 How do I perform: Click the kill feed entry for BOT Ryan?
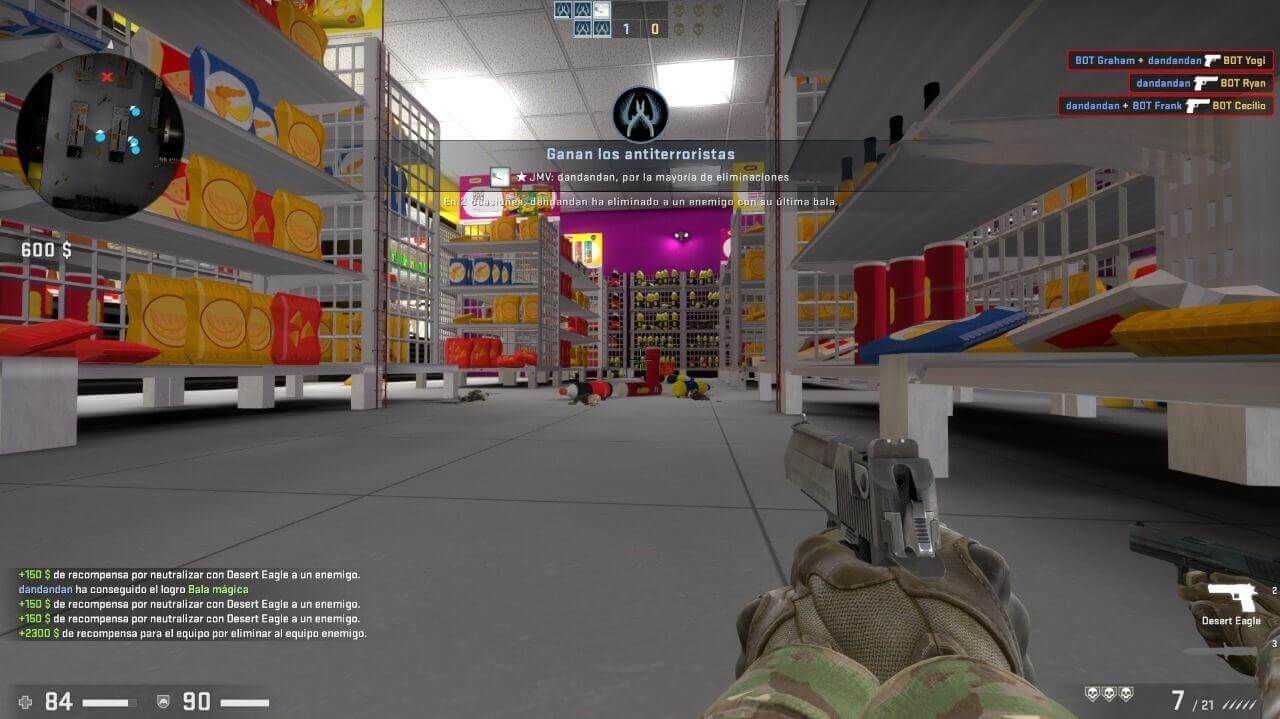click(1201, 83)
